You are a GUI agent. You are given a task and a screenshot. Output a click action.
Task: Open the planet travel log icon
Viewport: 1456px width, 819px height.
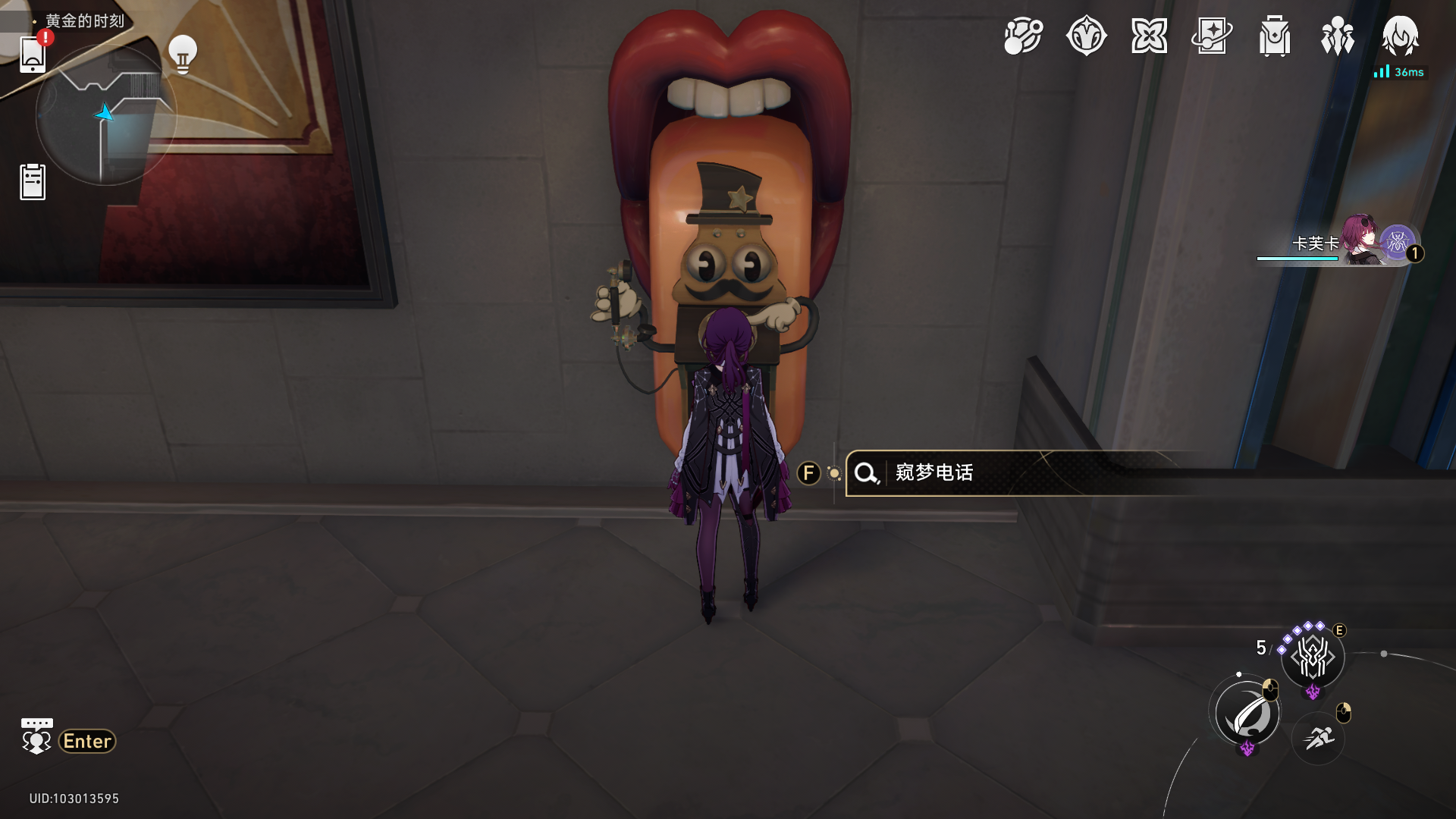pyautogui.click(x=1023, y=36)
